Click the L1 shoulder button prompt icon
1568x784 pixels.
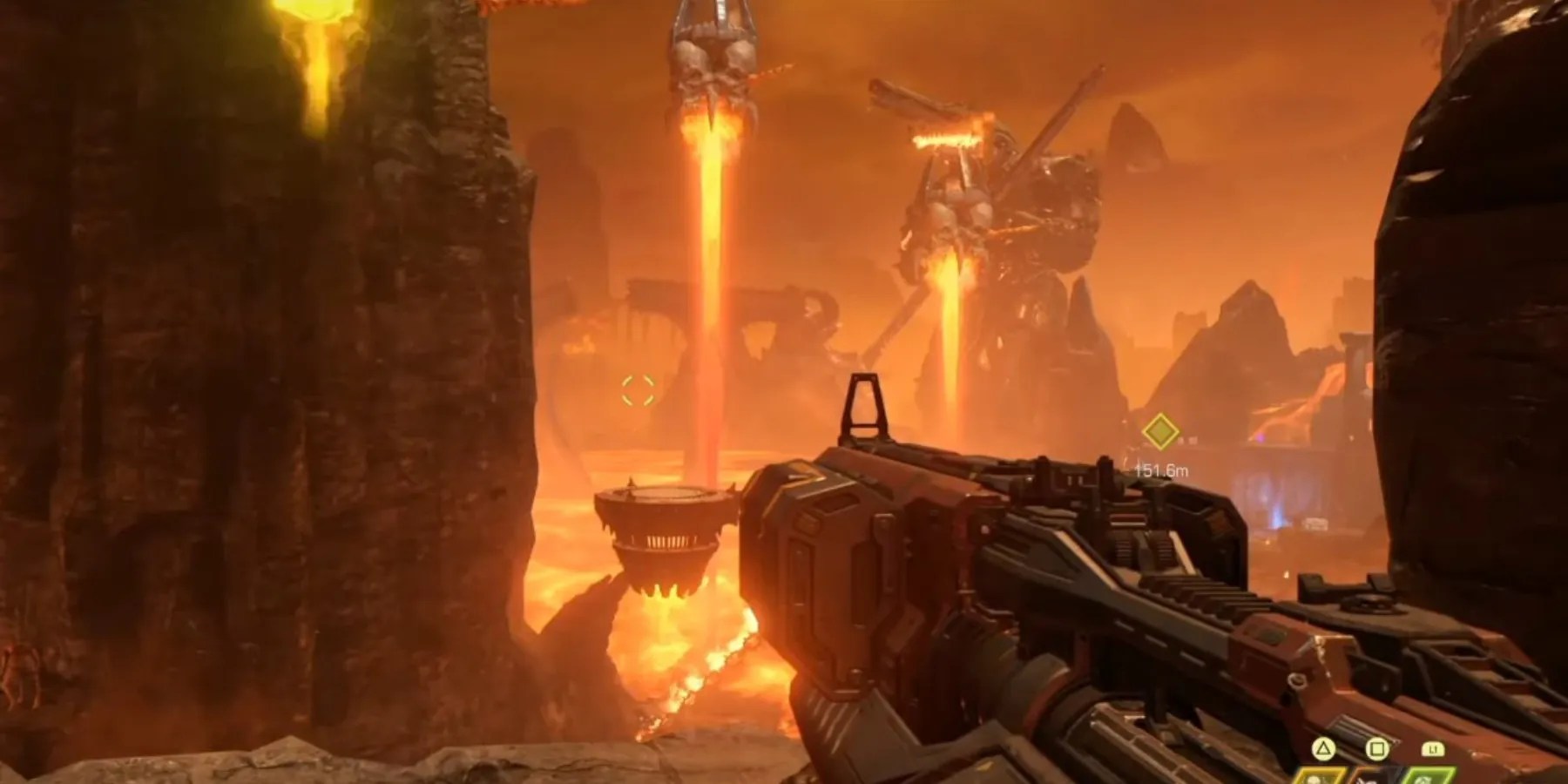click(x=1433, y=747)
